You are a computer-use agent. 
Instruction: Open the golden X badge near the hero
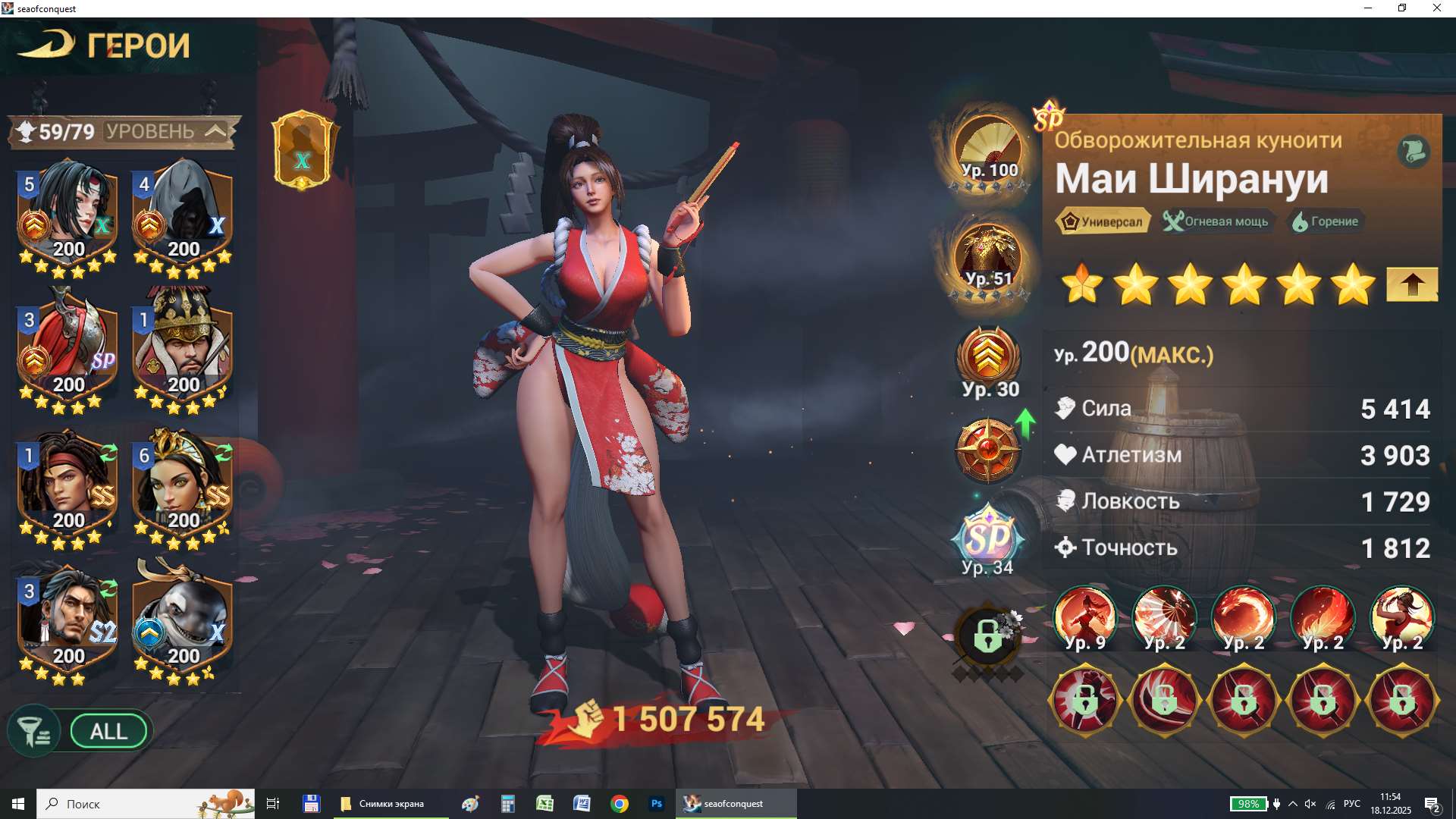point(303,151)
